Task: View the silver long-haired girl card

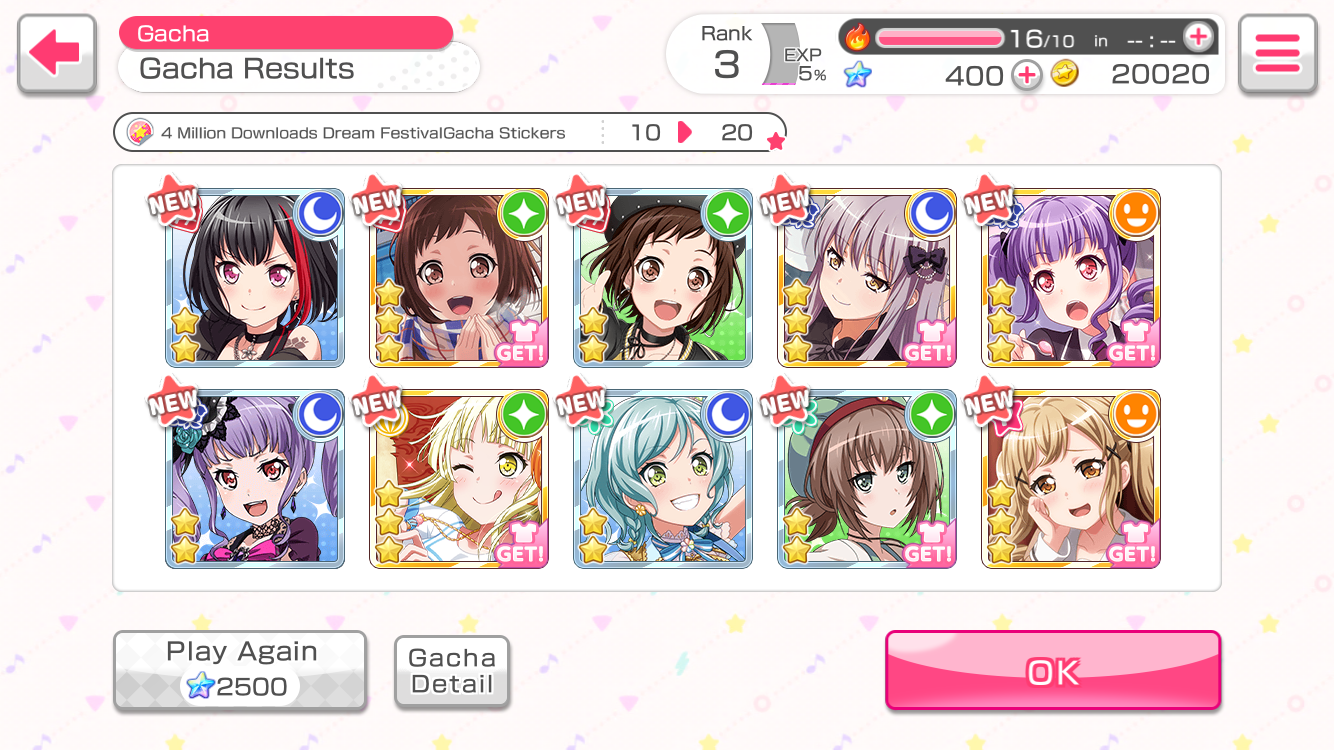Action: pyautogui.click(x=866, y=278)
